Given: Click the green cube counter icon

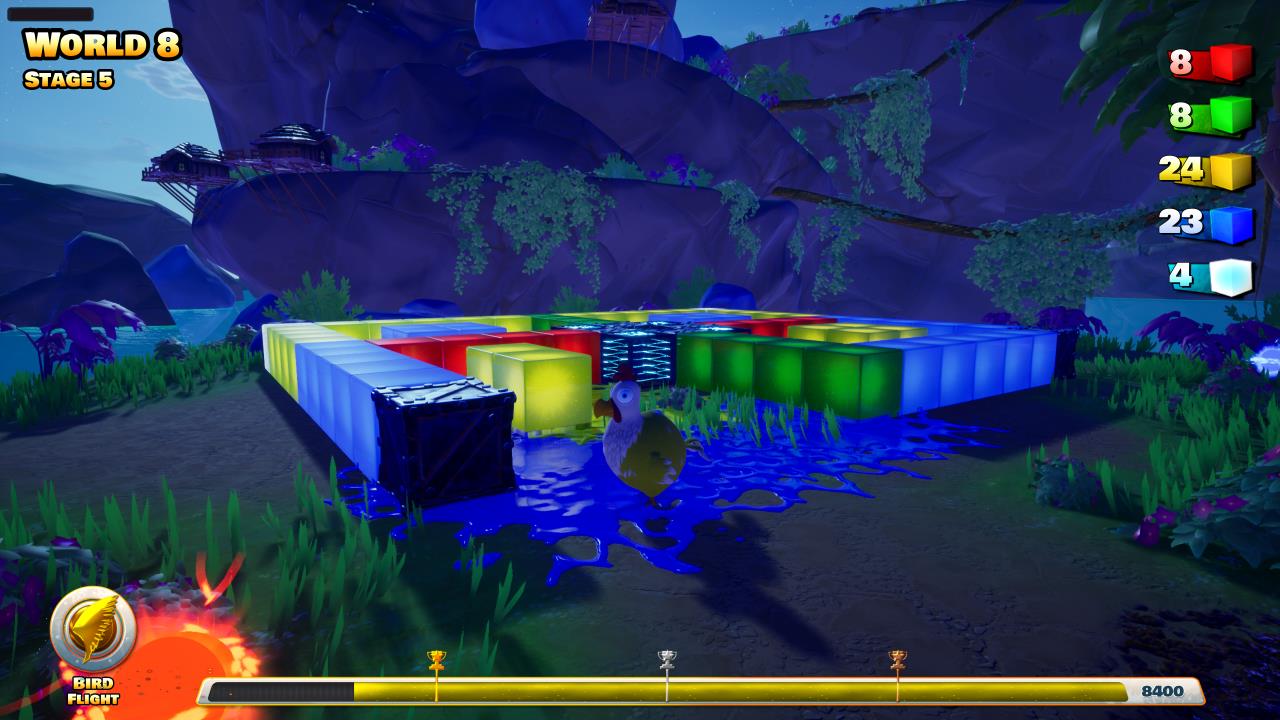Looking at the screenshot, I should (1232, 112).
